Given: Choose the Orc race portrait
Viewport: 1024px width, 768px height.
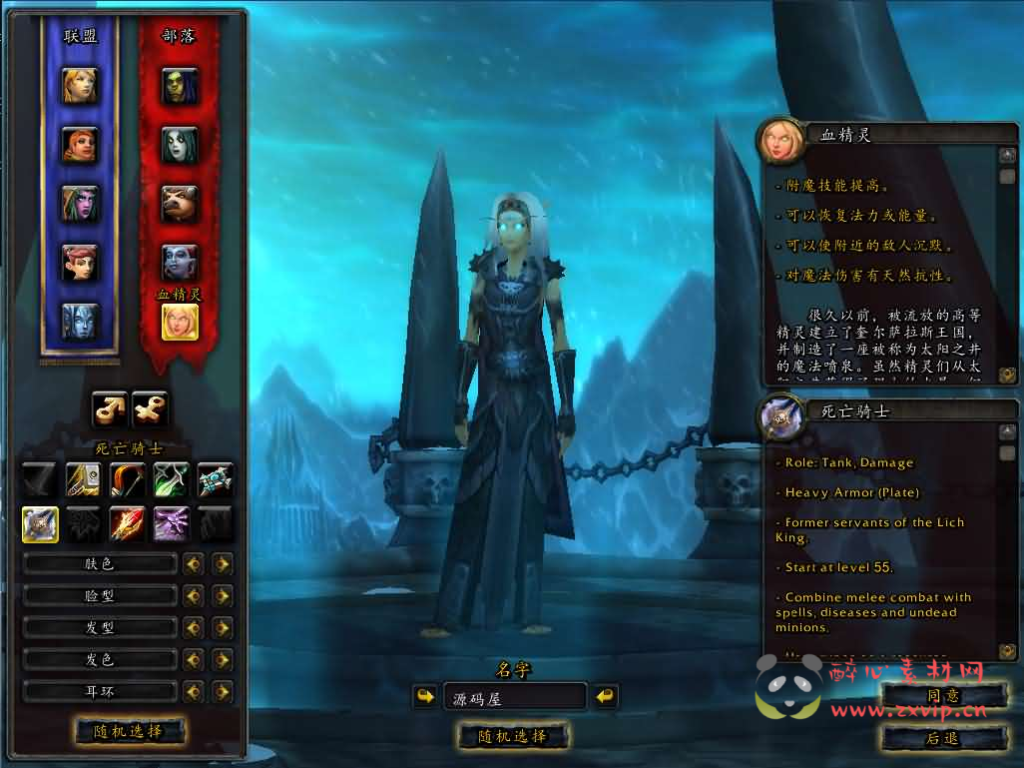Looking at the screenshot, I should point(180,86).
